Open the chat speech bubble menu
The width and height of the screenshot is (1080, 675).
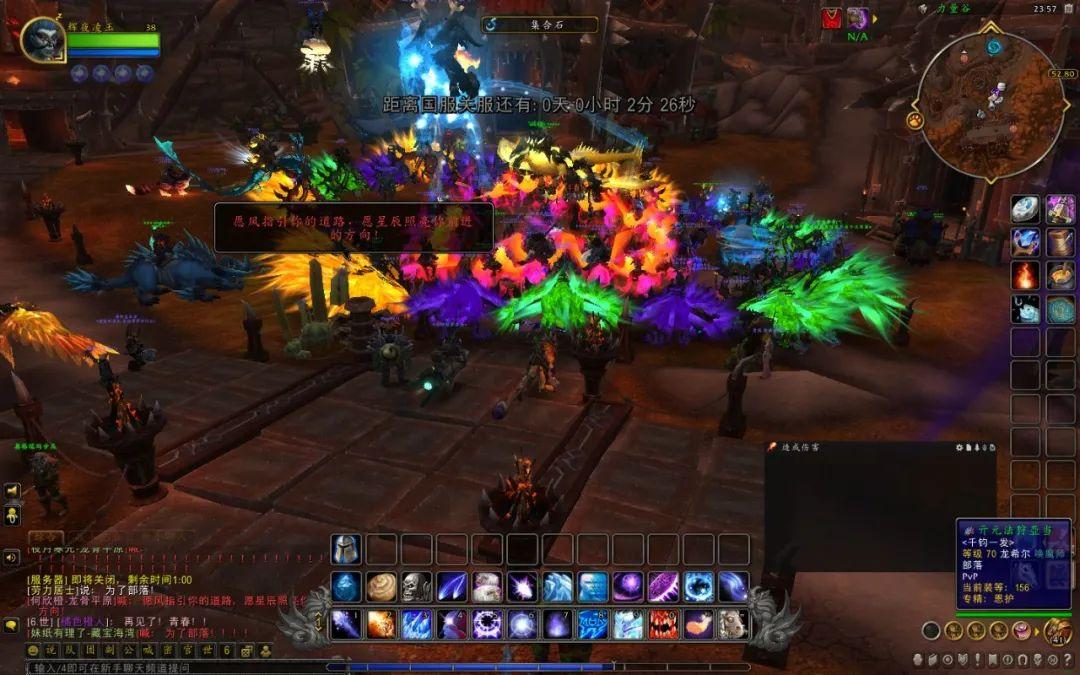pos(12,626)
